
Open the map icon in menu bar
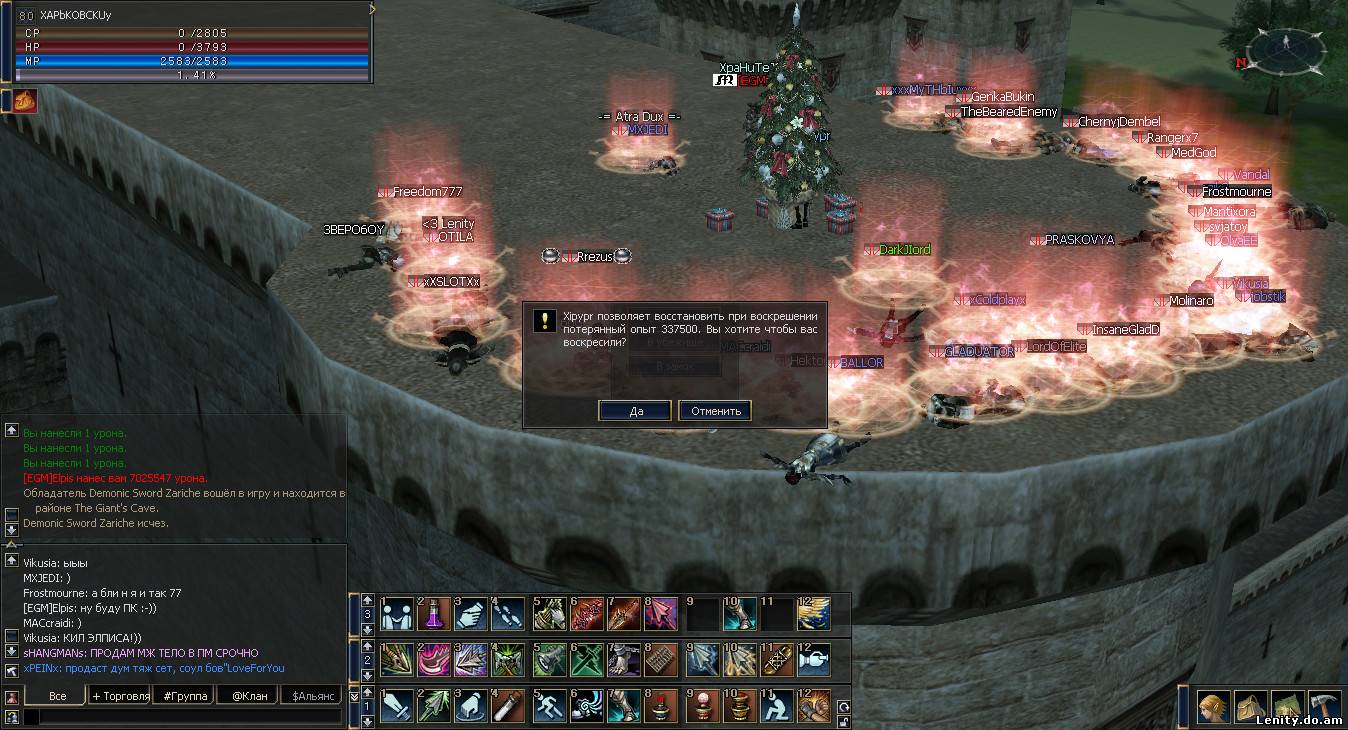click(1286, 706)
